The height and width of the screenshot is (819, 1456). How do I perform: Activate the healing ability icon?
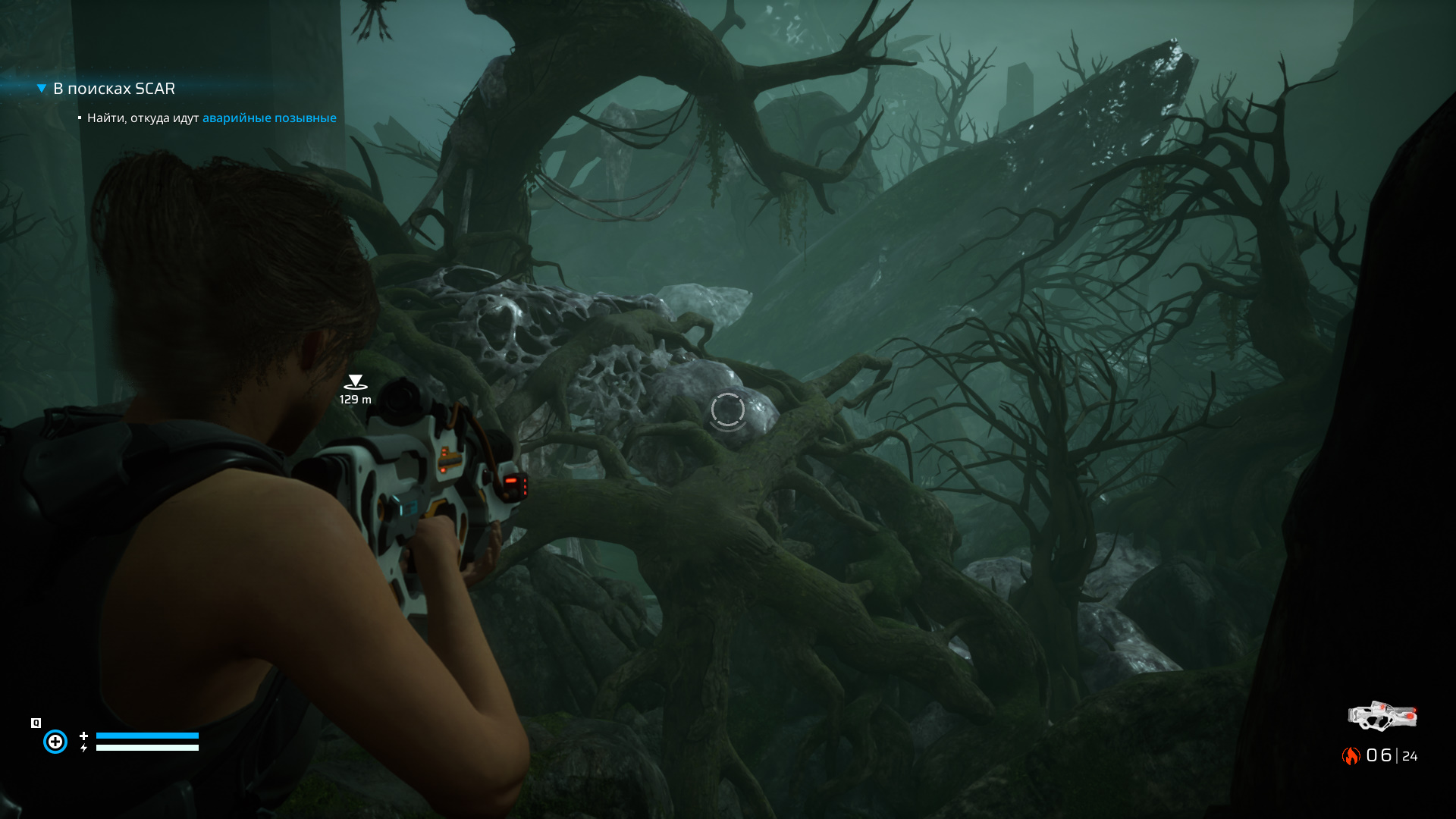tap(55, 741)
